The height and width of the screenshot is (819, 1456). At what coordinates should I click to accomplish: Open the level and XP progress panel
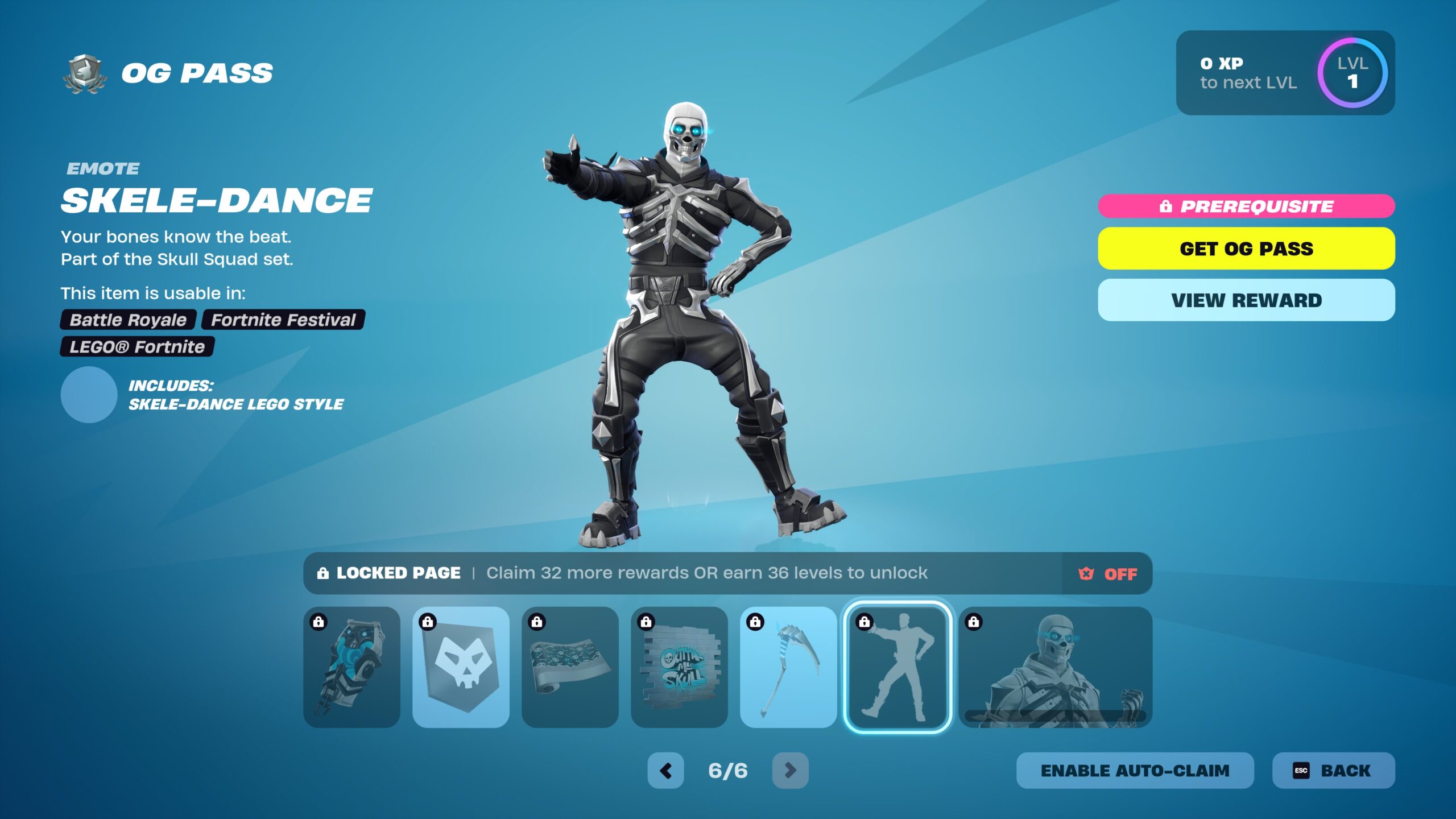pos(1285,73)
